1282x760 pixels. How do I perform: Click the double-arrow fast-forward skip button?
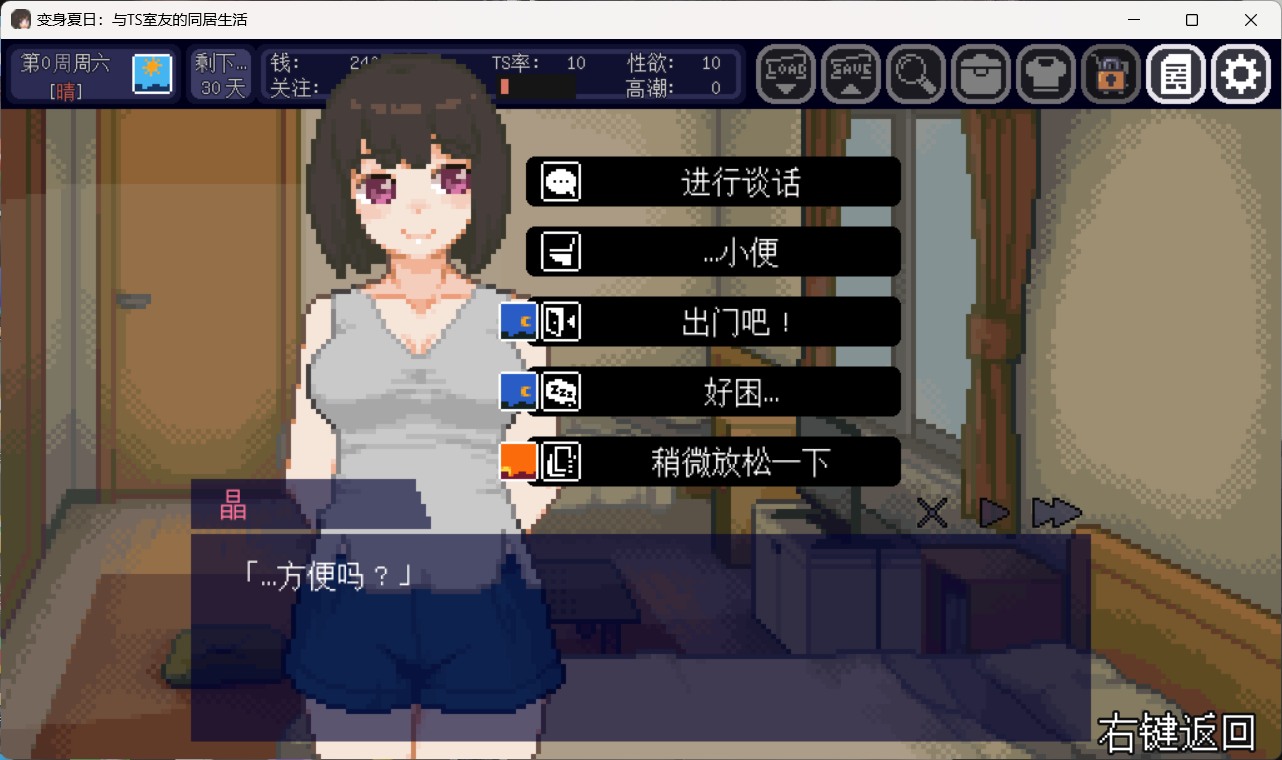point(1056,513)
